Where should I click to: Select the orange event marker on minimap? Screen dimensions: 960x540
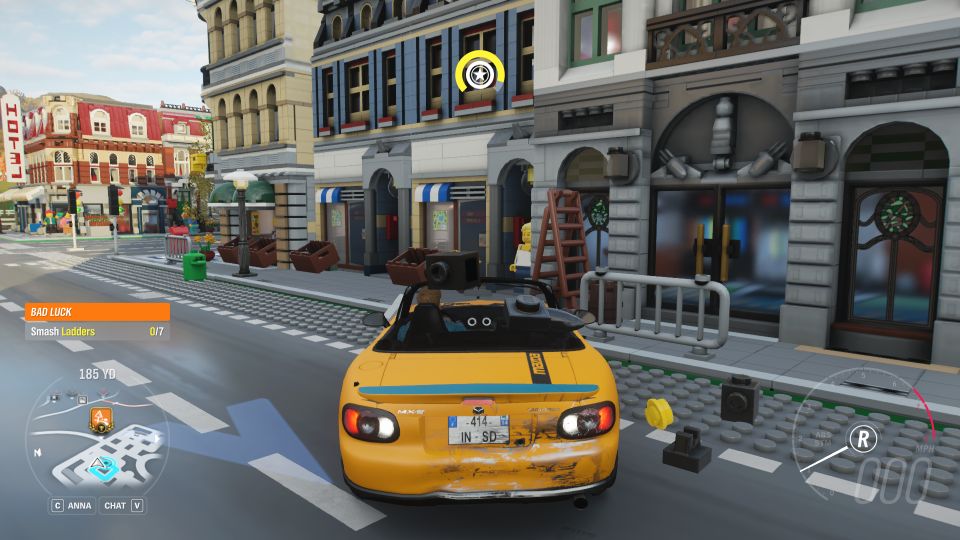click(x=99, y=418)
